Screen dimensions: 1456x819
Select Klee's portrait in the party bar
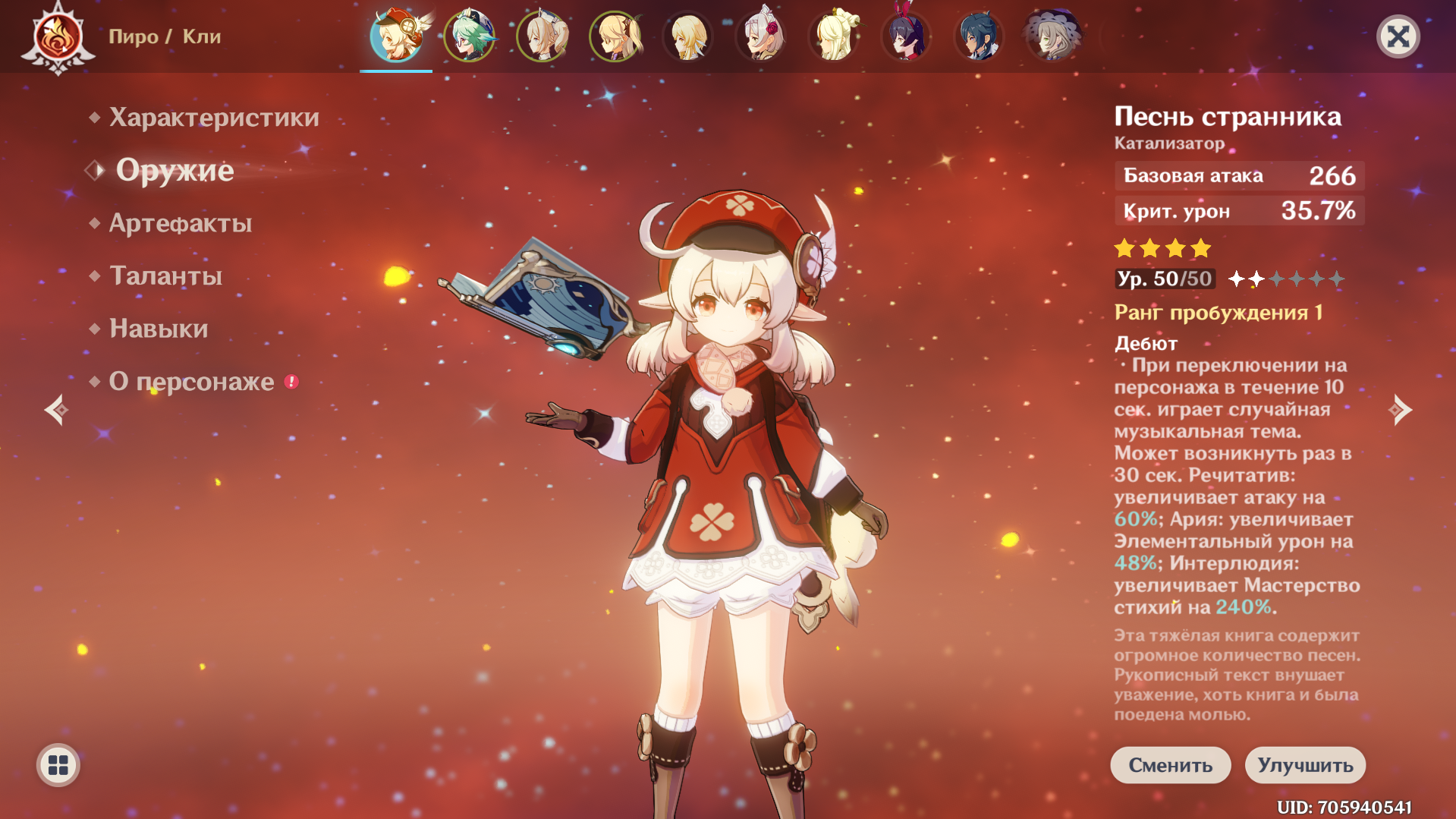pyautogui.click(x=396, y=36)
